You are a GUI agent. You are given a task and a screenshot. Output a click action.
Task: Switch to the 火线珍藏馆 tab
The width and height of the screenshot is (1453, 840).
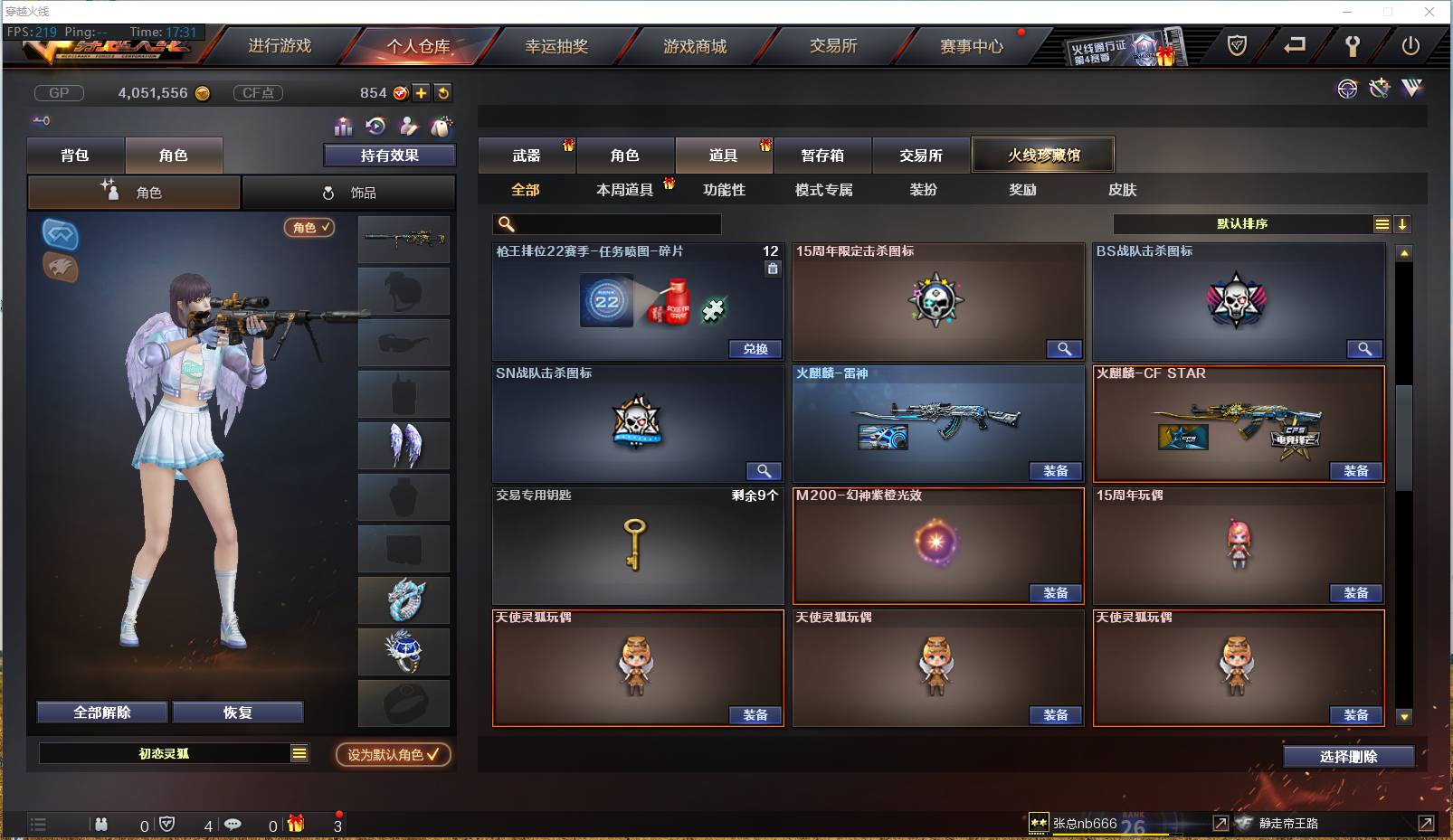1043,154
